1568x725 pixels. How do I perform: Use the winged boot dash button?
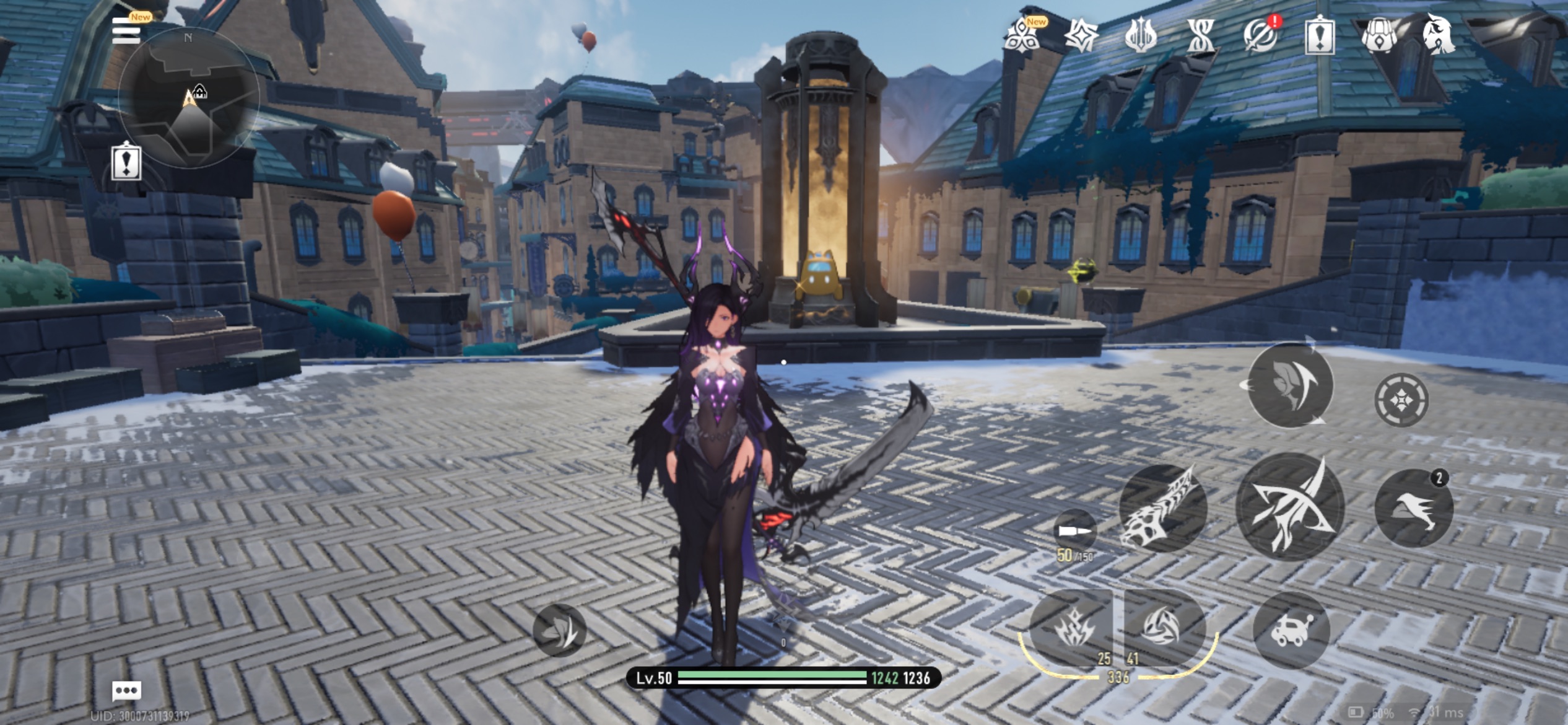(1413, 508)
